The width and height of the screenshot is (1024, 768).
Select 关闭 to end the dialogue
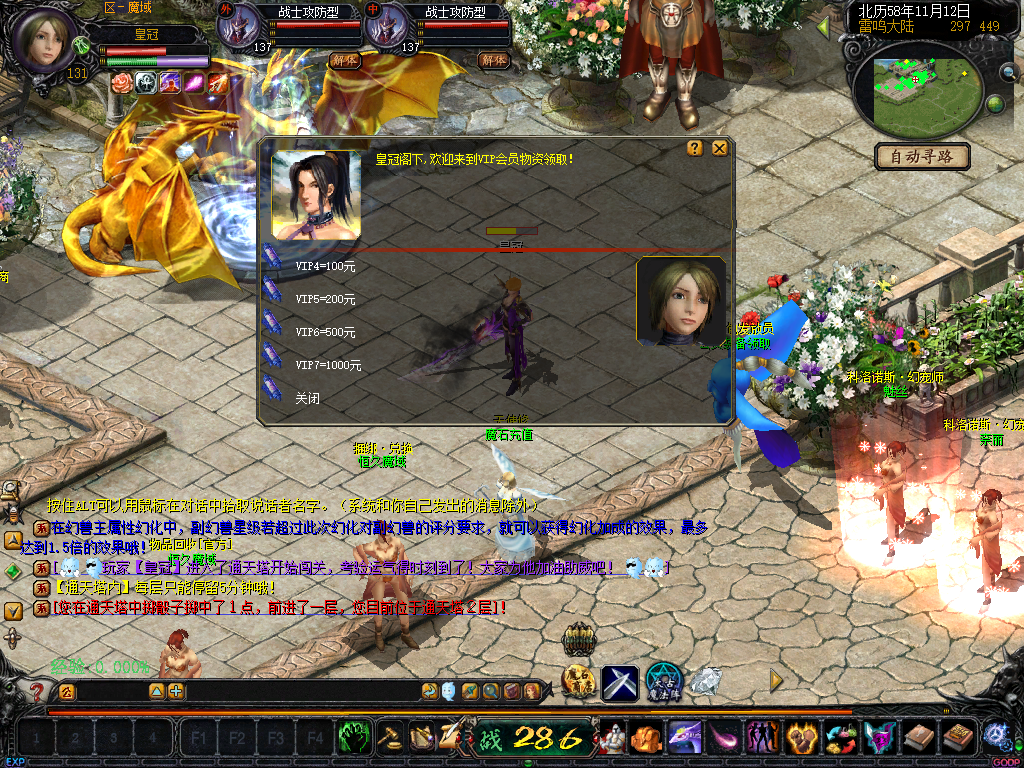[x=307, y=397]
